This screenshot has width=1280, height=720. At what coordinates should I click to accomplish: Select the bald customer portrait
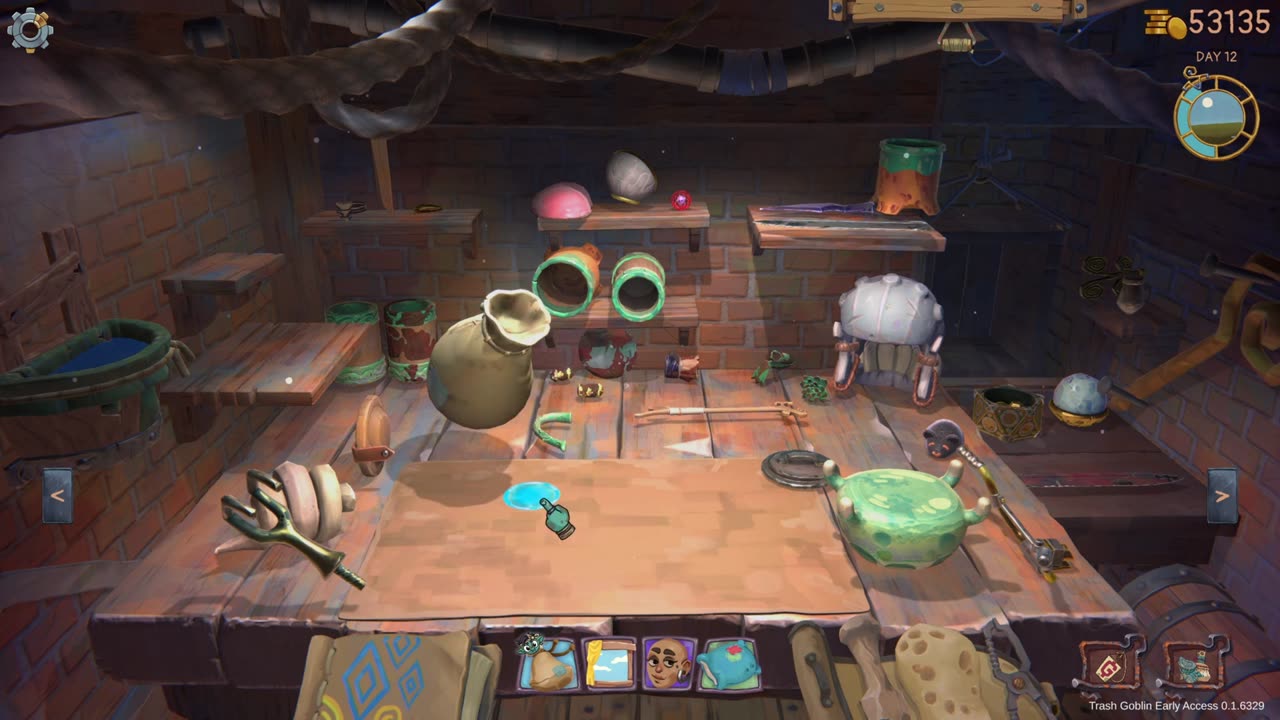pos(669,664)
